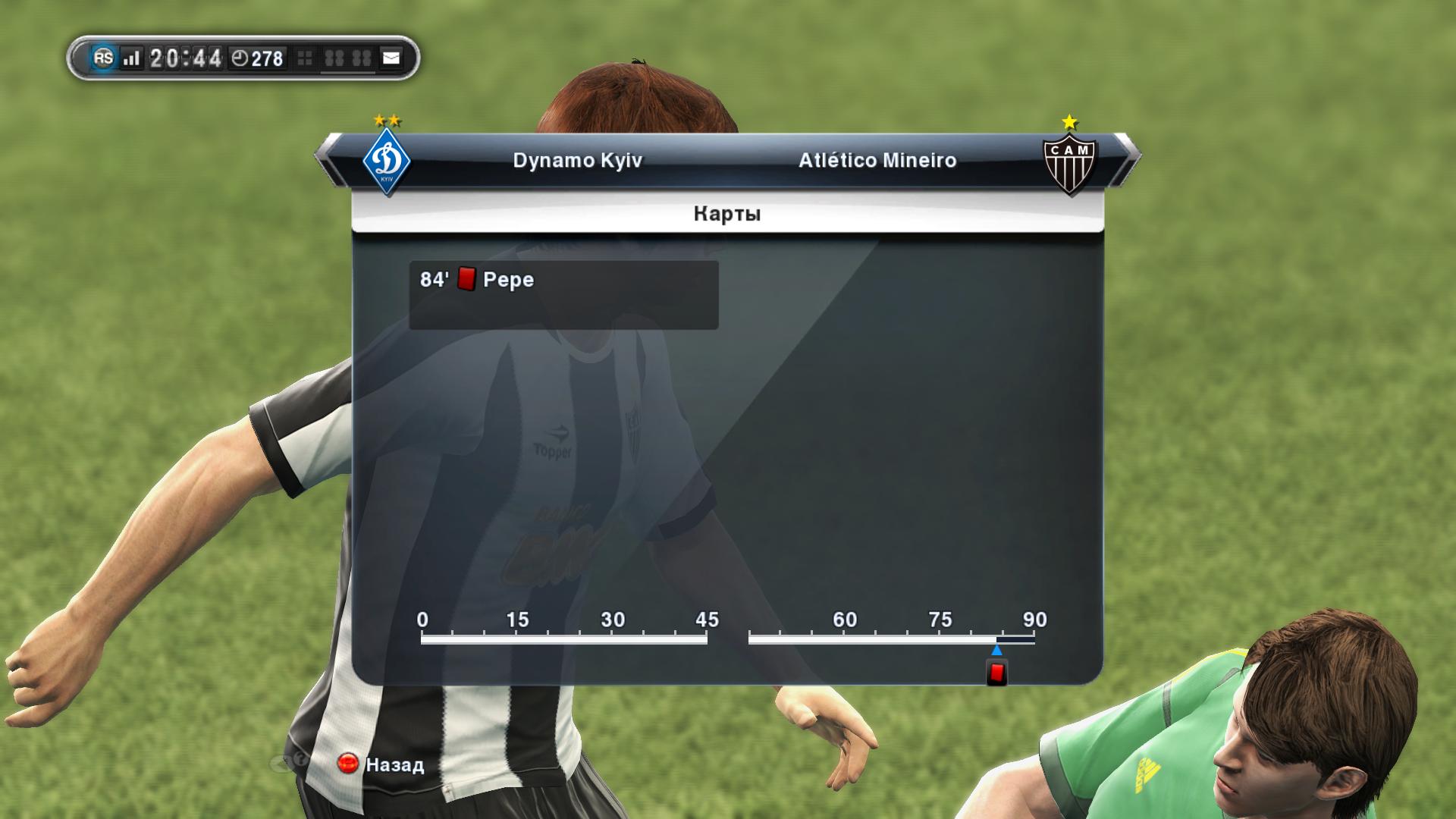This screenshot has width=1456, height=819.
Task: Open the envelope mail icon in the overlay
Action: coord(391,58)
